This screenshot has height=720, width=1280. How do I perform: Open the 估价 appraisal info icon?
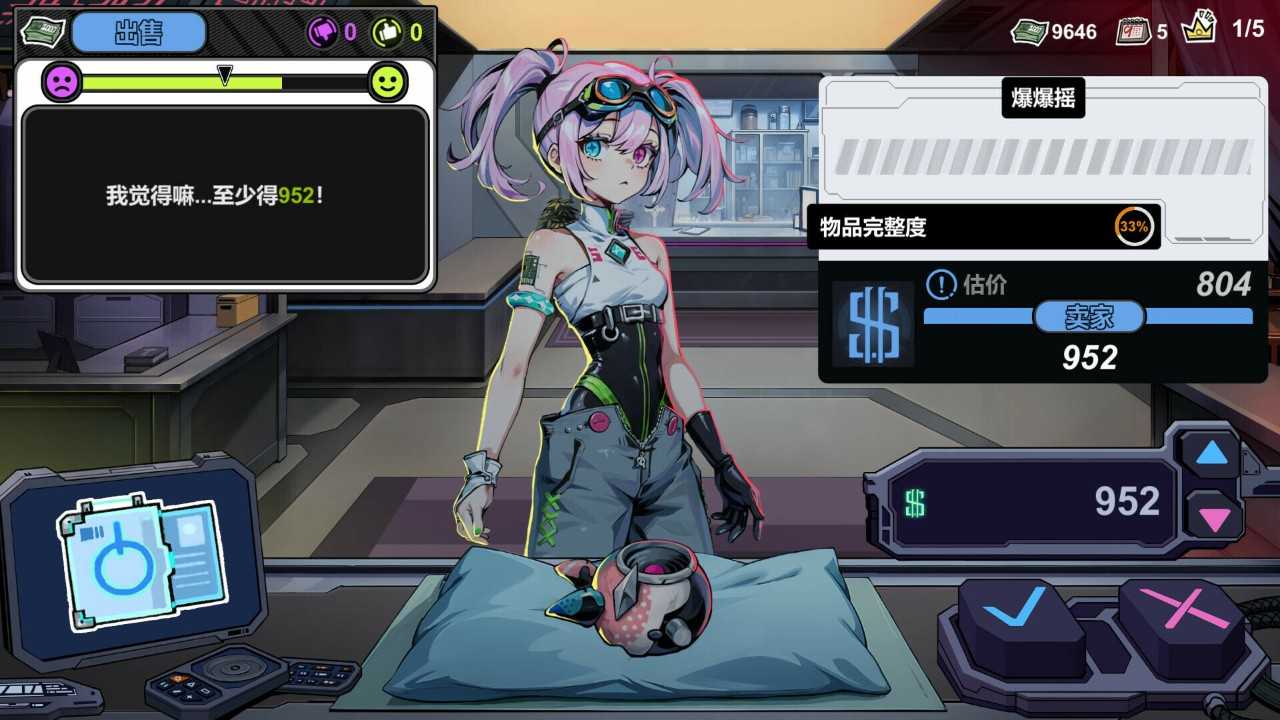tap(941, 286)
